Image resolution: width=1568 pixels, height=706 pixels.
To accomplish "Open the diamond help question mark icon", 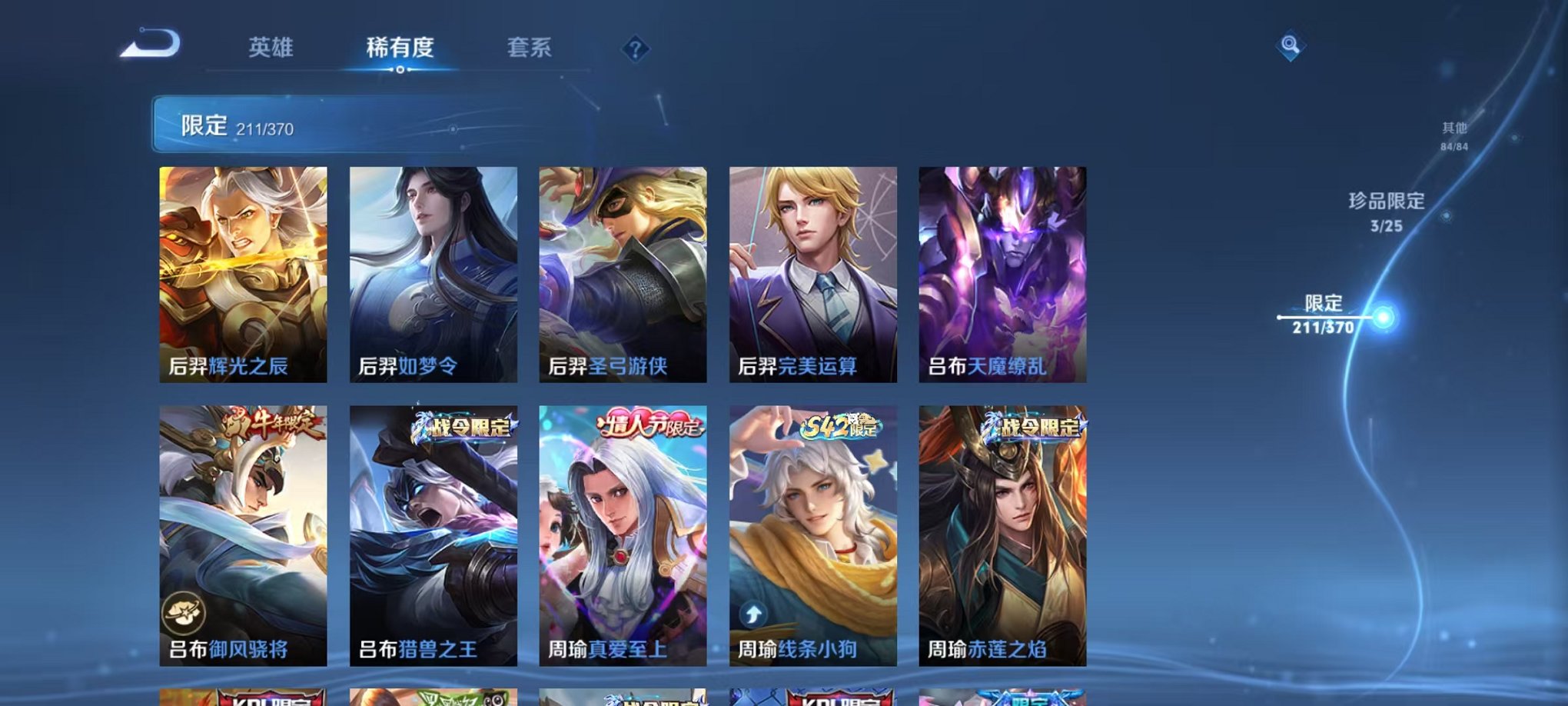I will tap(635, 49).
